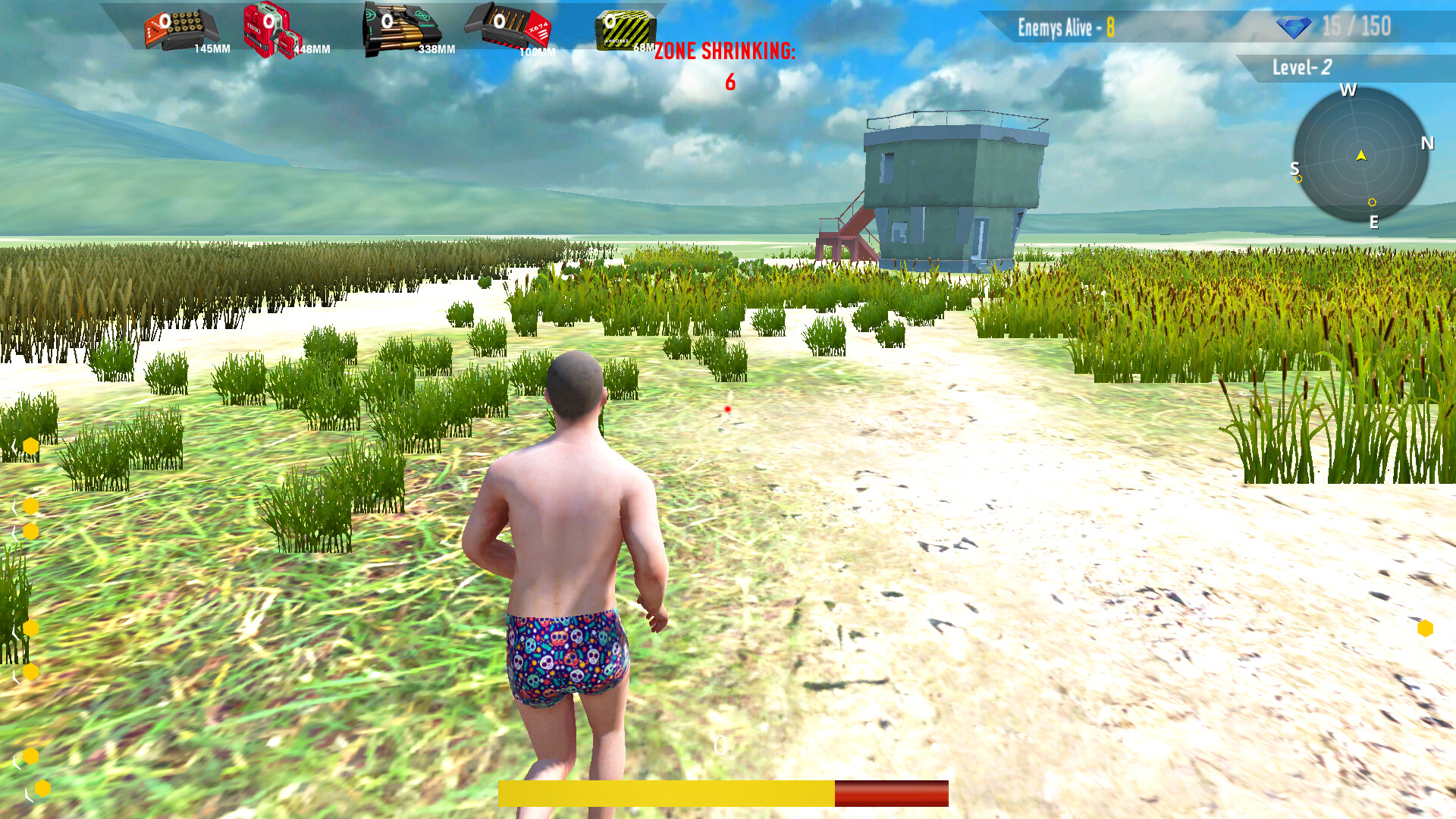The height and width of the screenshot is (819, 1456).
Task: Click the 15 / 150 gem counter
Action: (1357, 27)
